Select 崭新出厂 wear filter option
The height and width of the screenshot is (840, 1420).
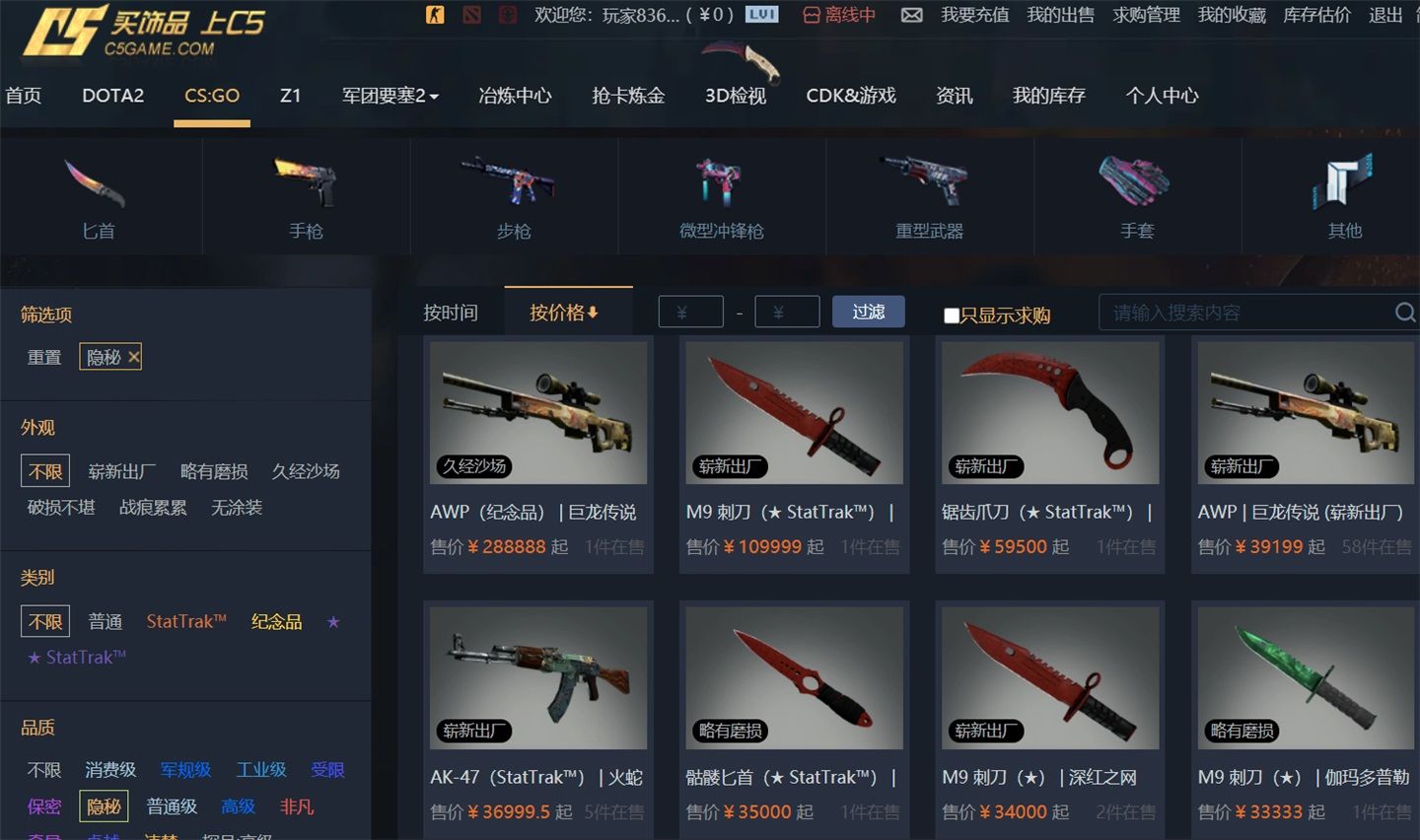pyautogui.click(x=120, y=471)
